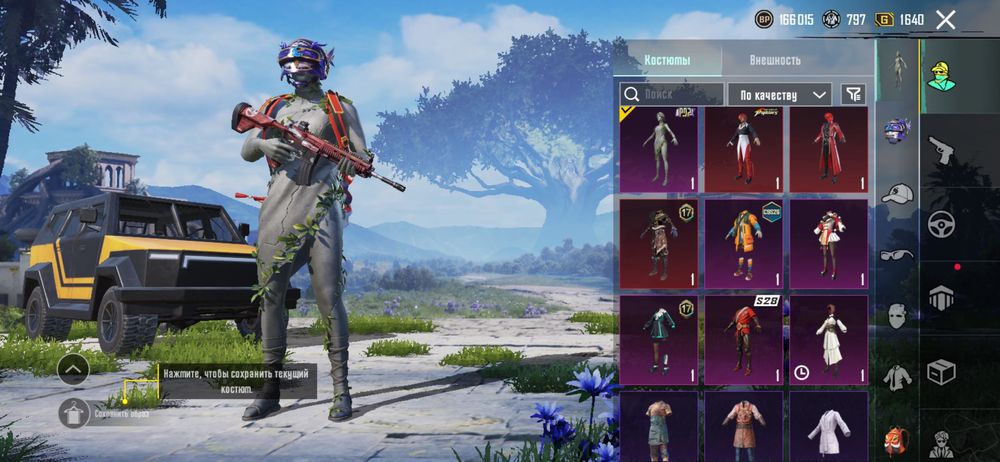The width and height of the screenshot is (1000, 462).
Task: Expand the up-arrow circle button
Action: (73, 369)
